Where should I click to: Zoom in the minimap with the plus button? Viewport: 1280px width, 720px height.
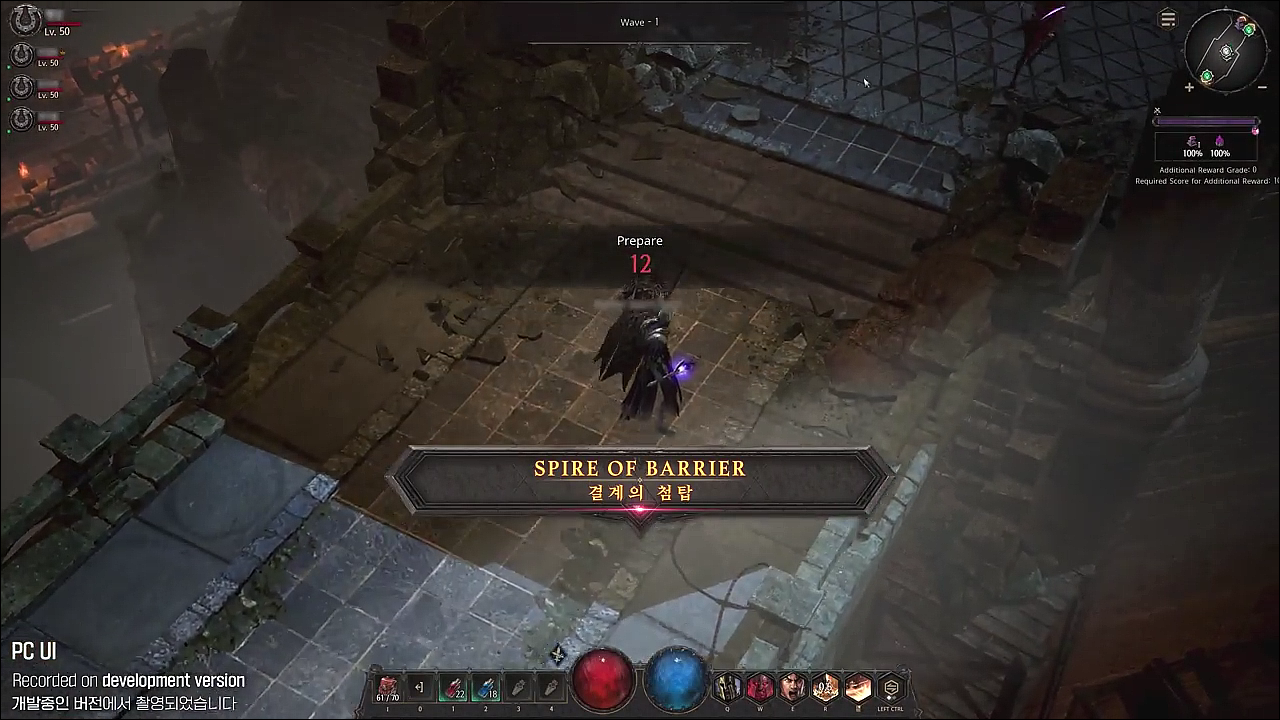coord(1189,88)
